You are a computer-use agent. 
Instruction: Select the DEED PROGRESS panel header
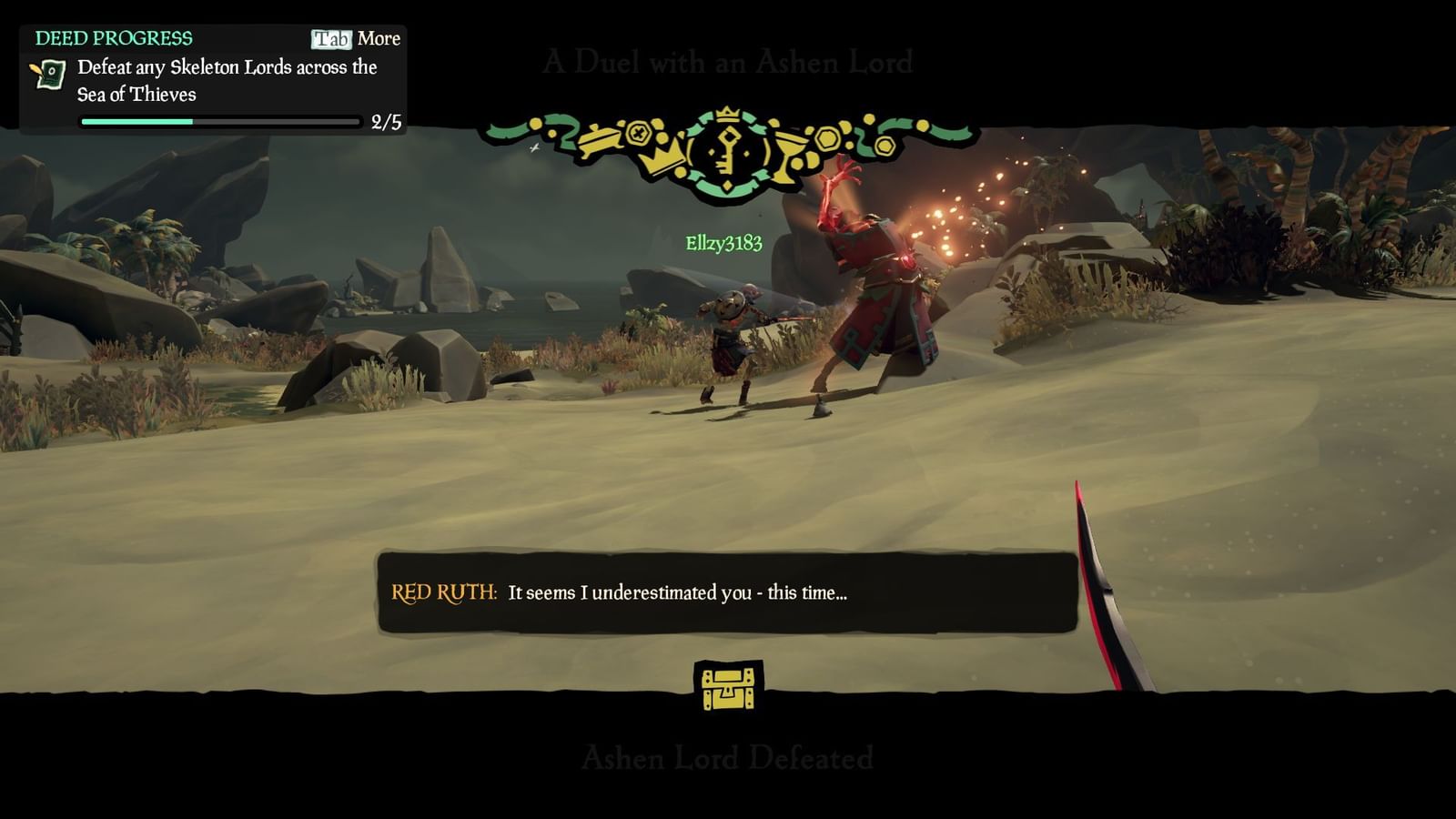point(112,38)
